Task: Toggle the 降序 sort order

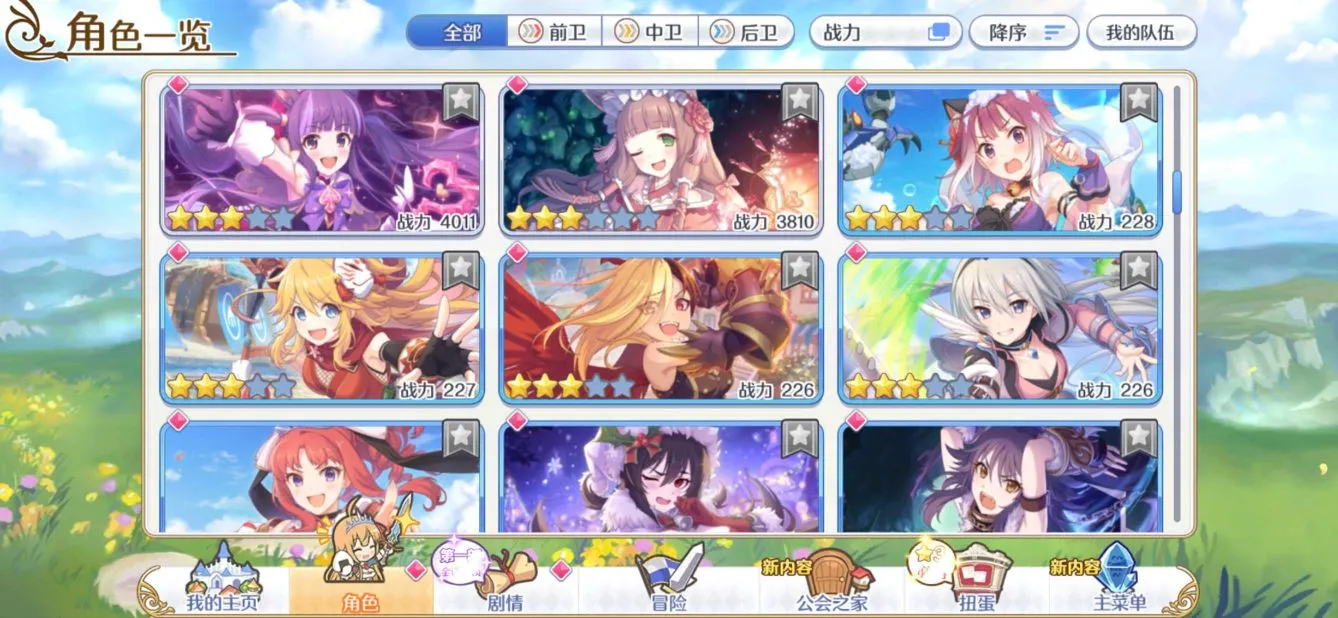Action: (1023, 32)
